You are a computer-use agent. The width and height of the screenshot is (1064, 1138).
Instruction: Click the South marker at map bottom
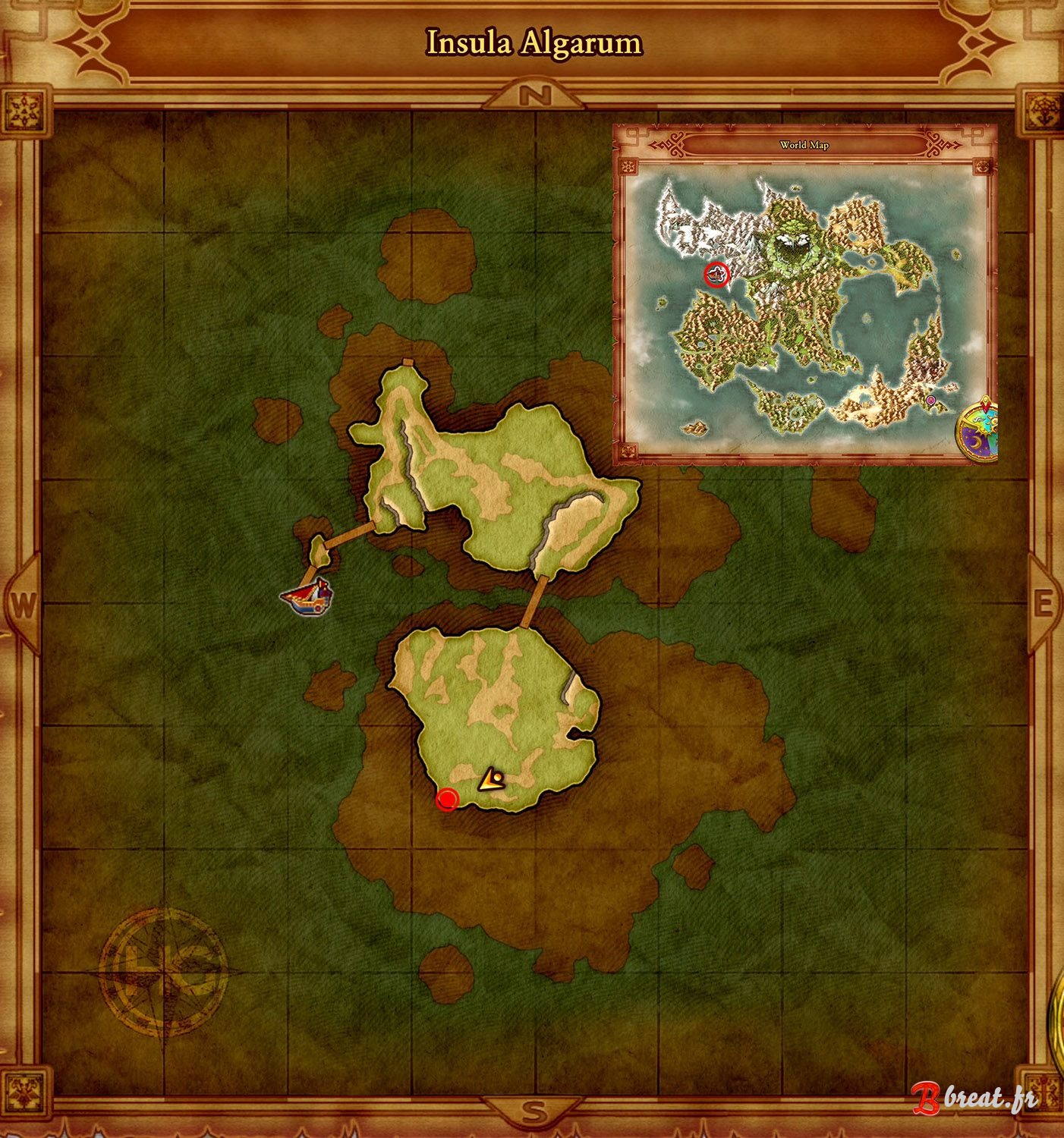point(534,1110)
